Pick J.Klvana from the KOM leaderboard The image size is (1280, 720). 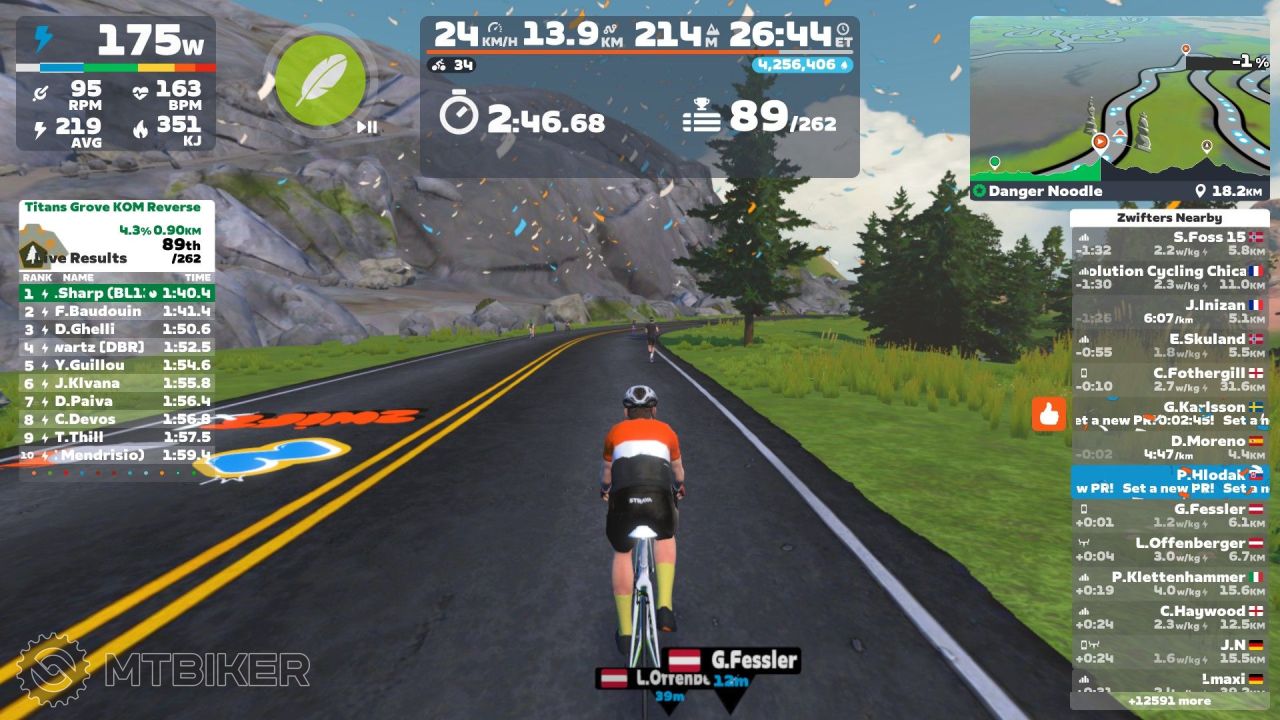click(117, 383)
